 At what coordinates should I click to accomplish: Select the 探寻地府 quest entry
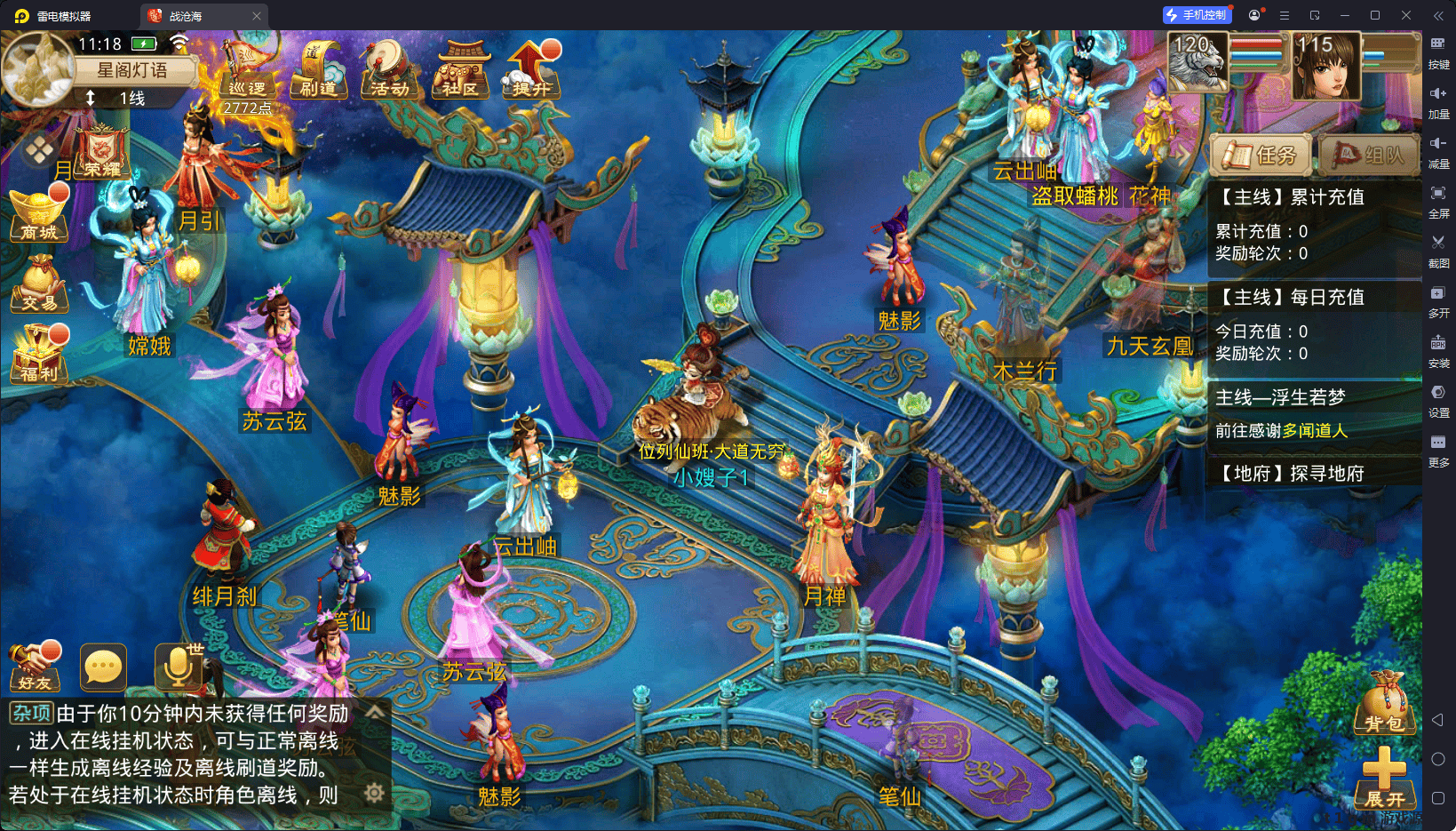(1315, 473)
